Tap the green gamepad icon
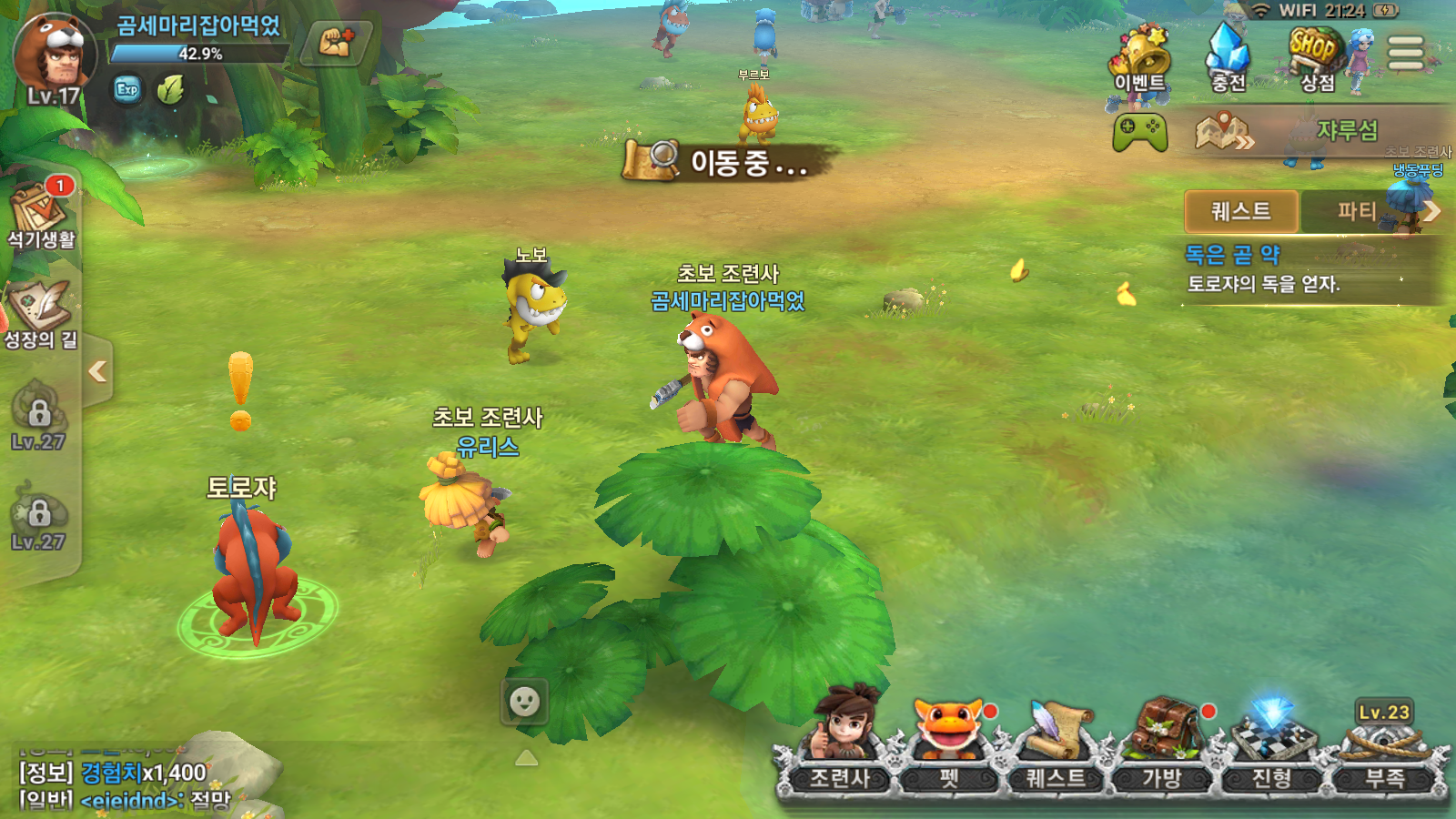1456x819 pixels. [1139, 133]
